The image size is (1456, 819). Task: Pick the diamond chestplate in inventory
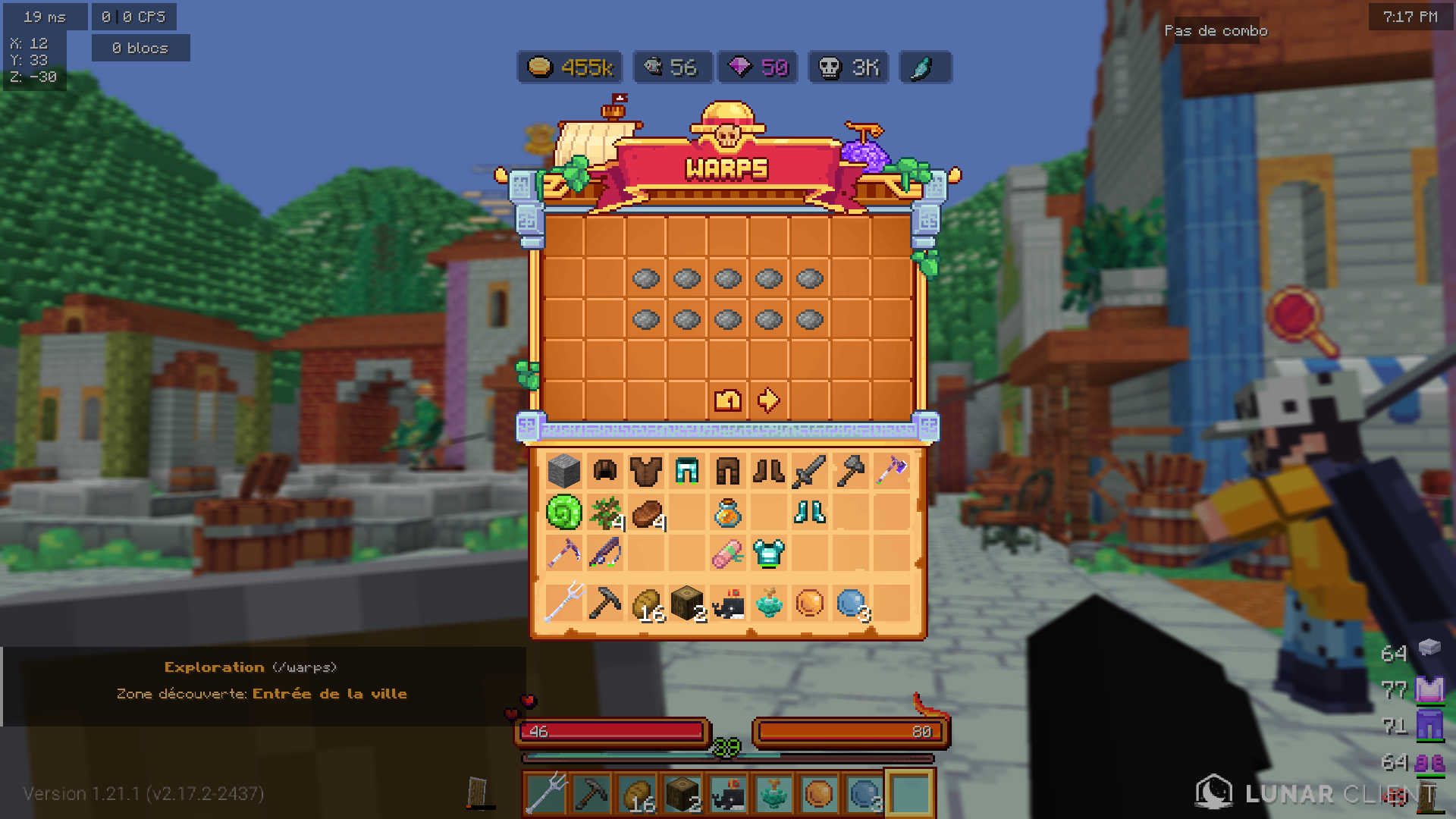pyautogui.click(x=768, y=554)
